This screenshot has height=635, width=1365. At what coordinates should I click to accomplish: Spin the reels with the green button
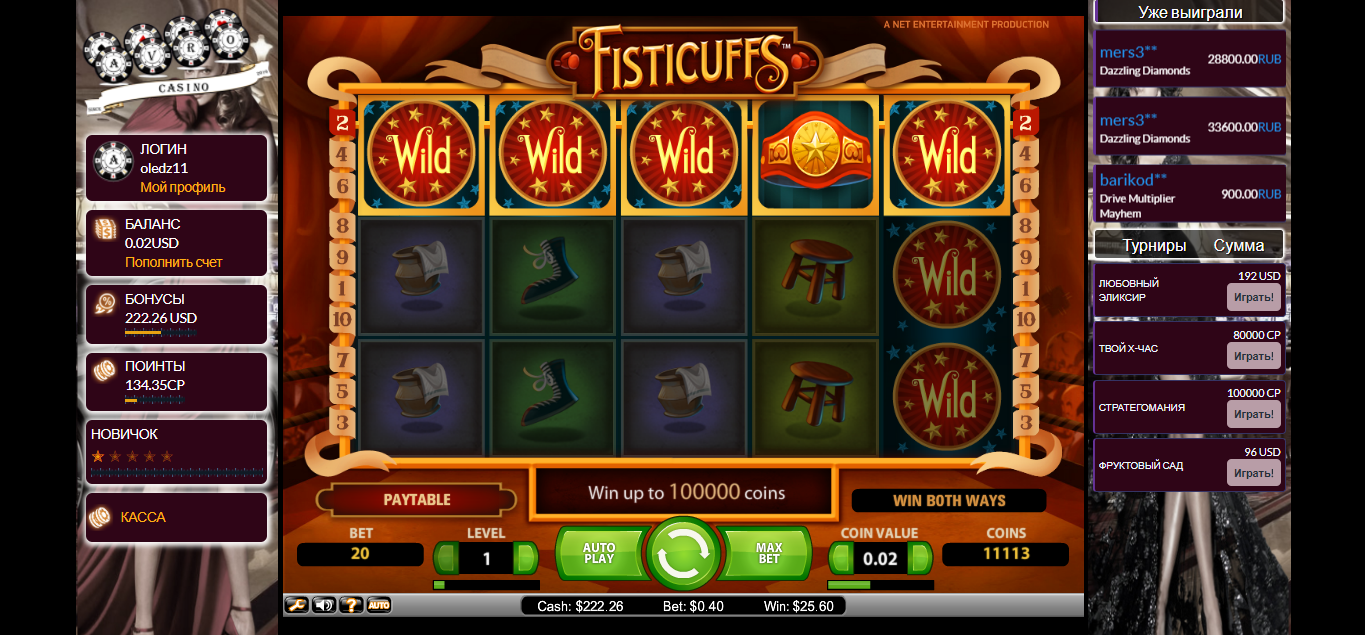pos(684,553)
